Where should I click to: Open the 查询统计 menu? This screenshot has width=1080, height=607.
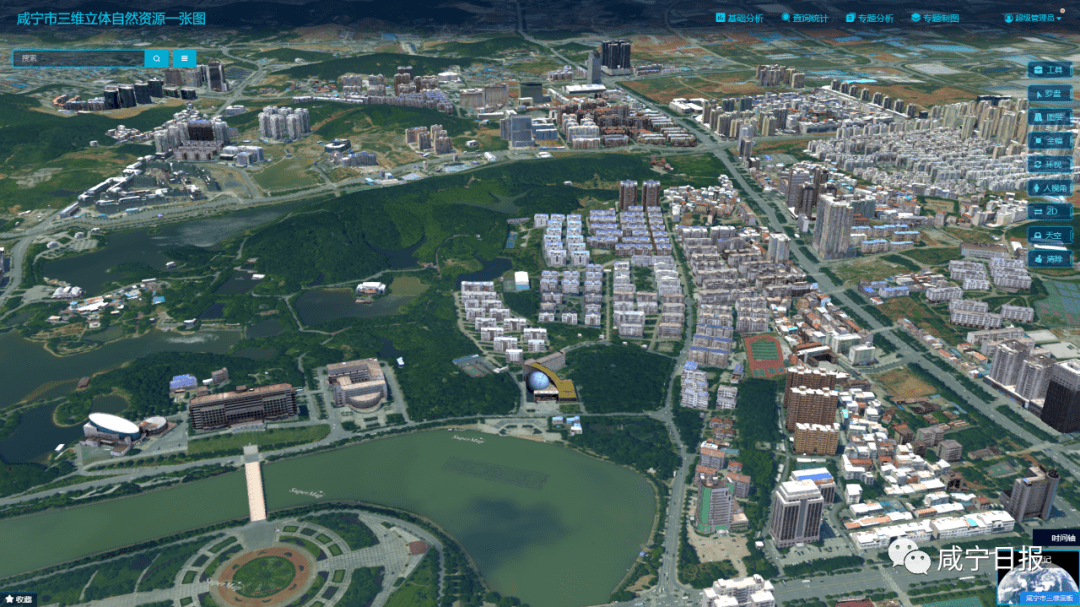(x=804, y=18)
